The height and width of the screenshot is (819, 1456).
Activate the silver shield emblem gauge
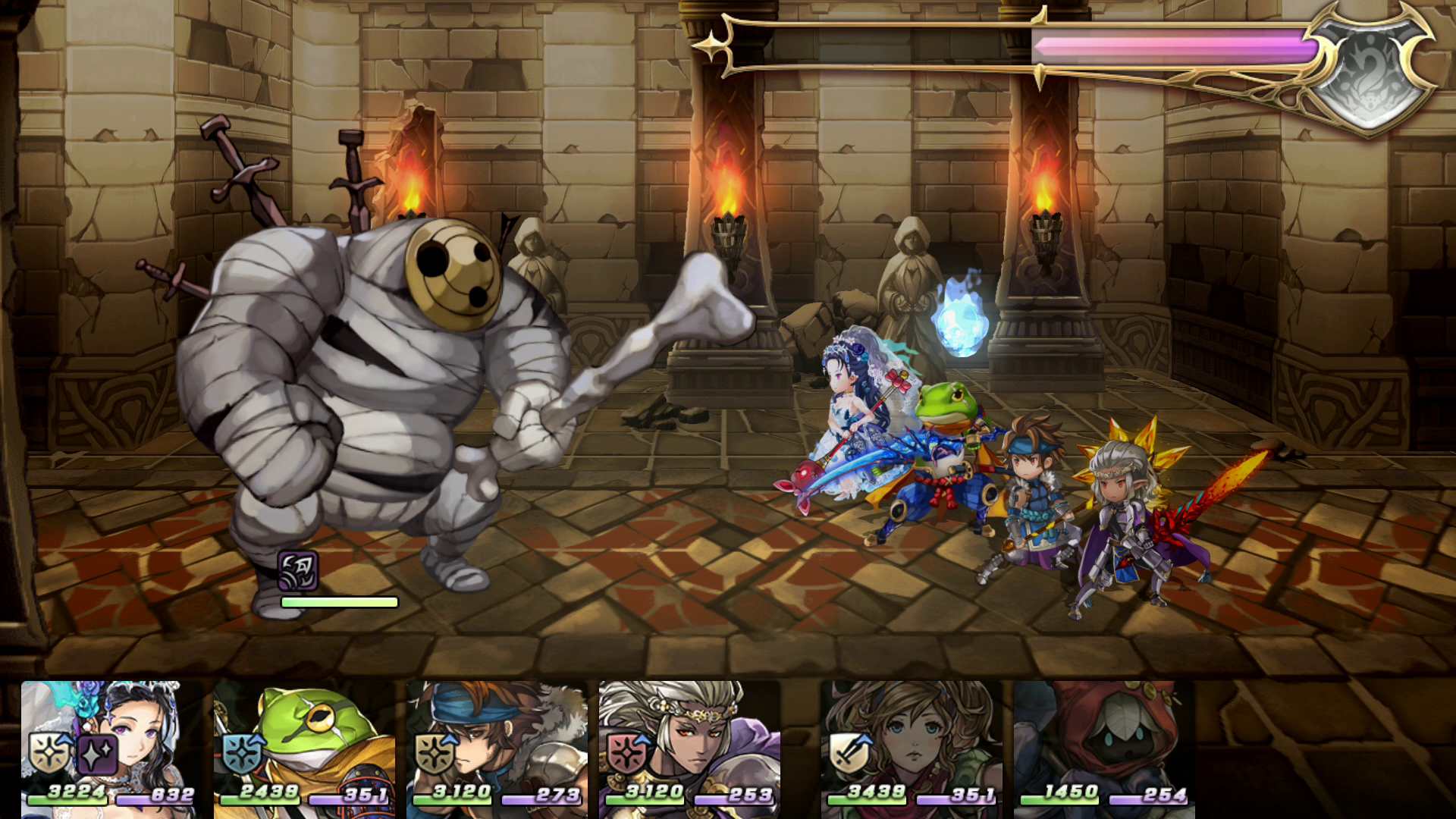tap(1370, 72)
